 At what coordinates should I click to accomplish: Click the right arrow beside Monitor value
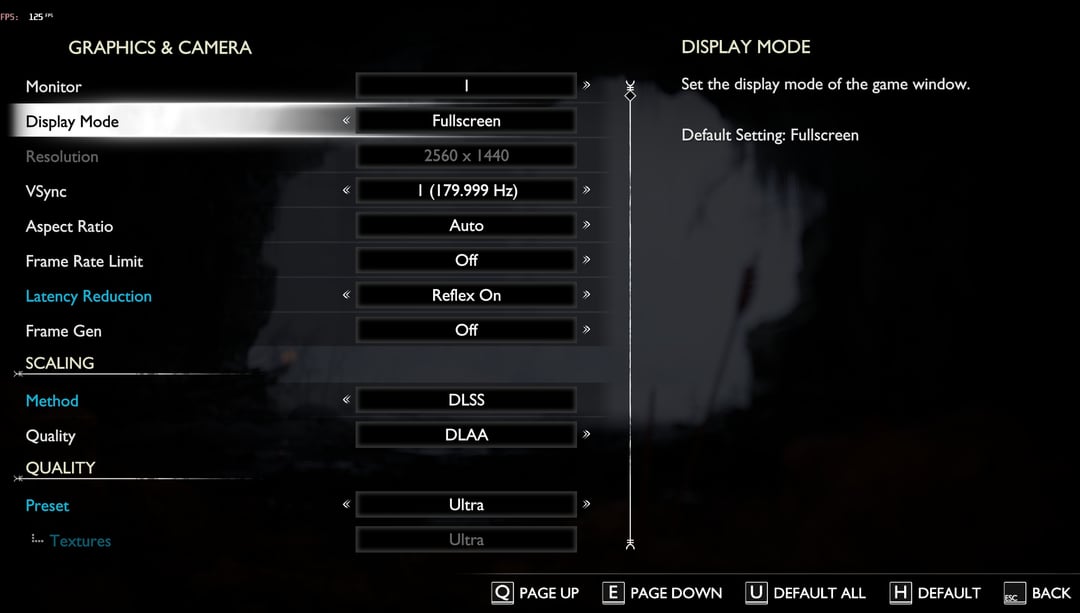click(587, 86)
